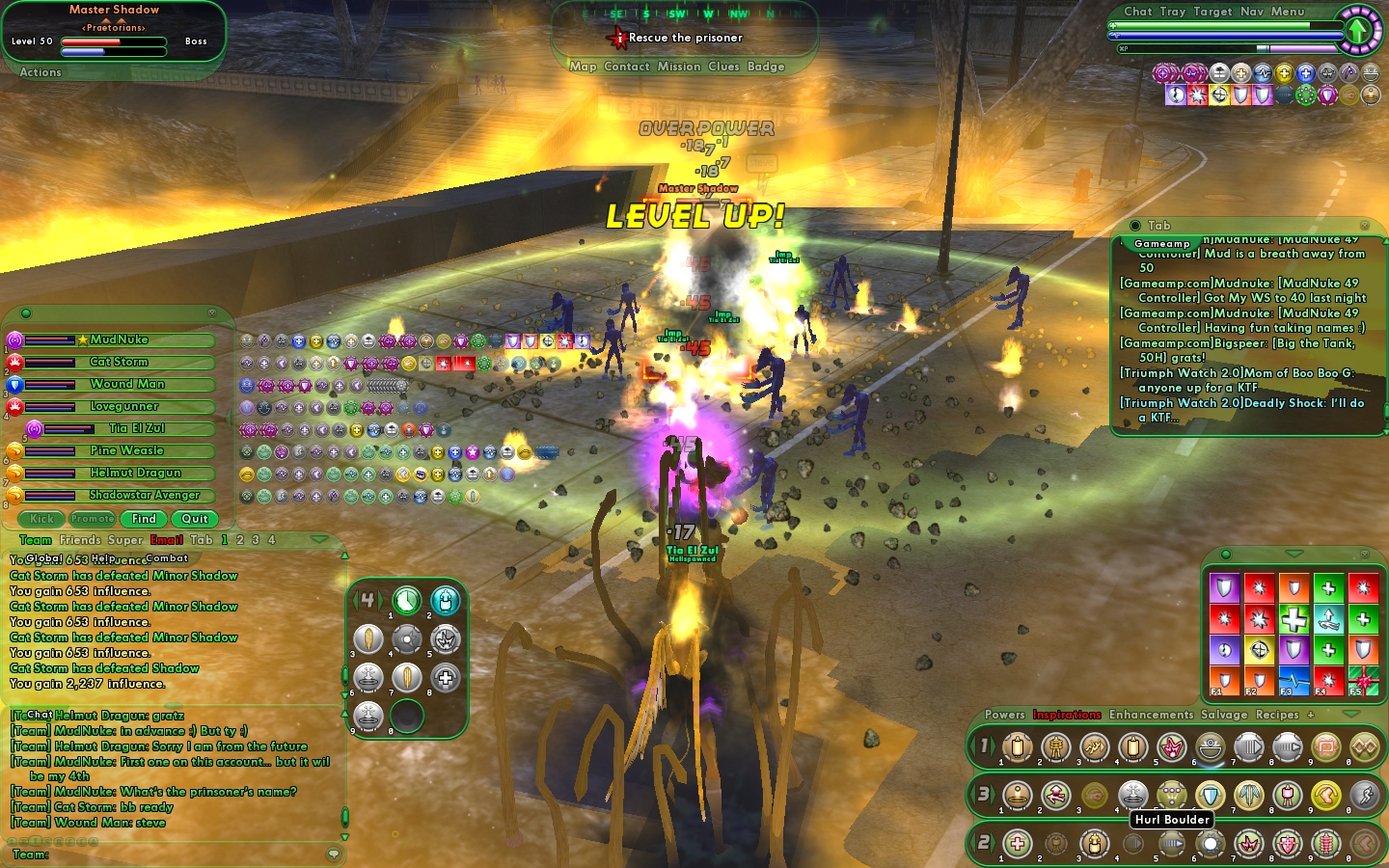
Task: Toggle the Tray window from top menu
Action: [x=1173, y=12]
